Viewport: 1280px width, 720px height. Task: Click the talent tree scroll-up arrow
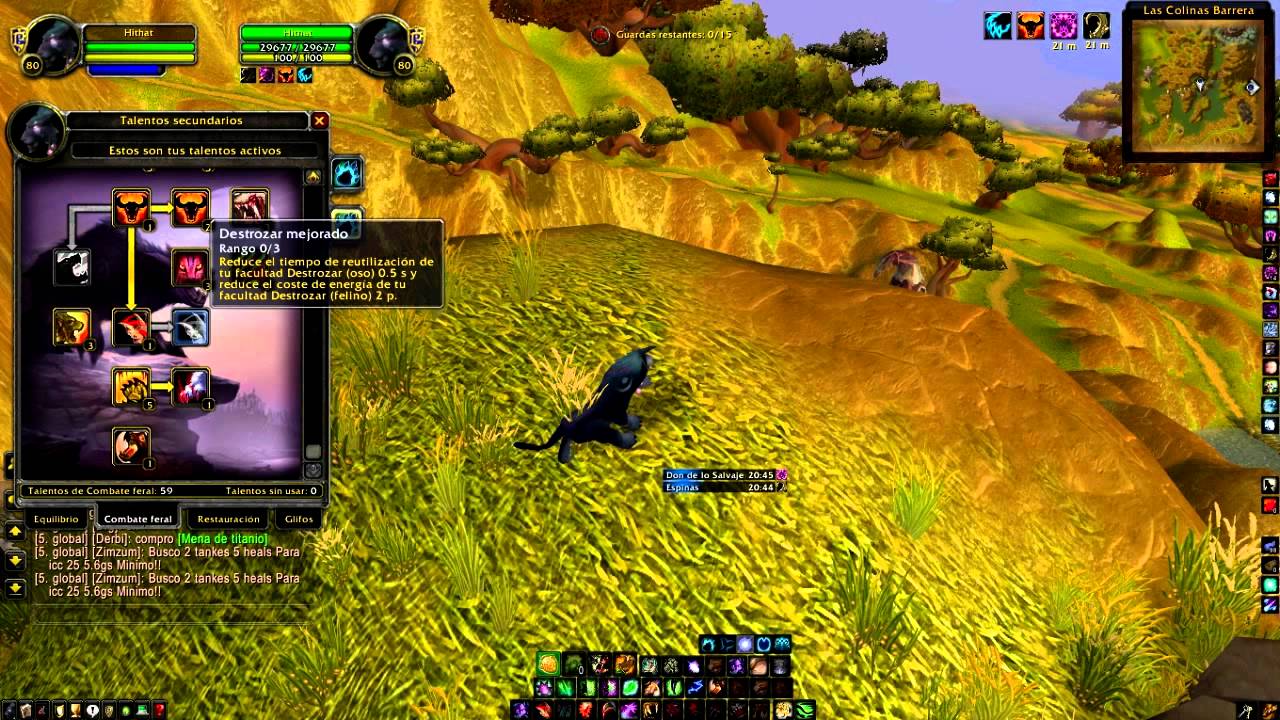click(313, 177)
